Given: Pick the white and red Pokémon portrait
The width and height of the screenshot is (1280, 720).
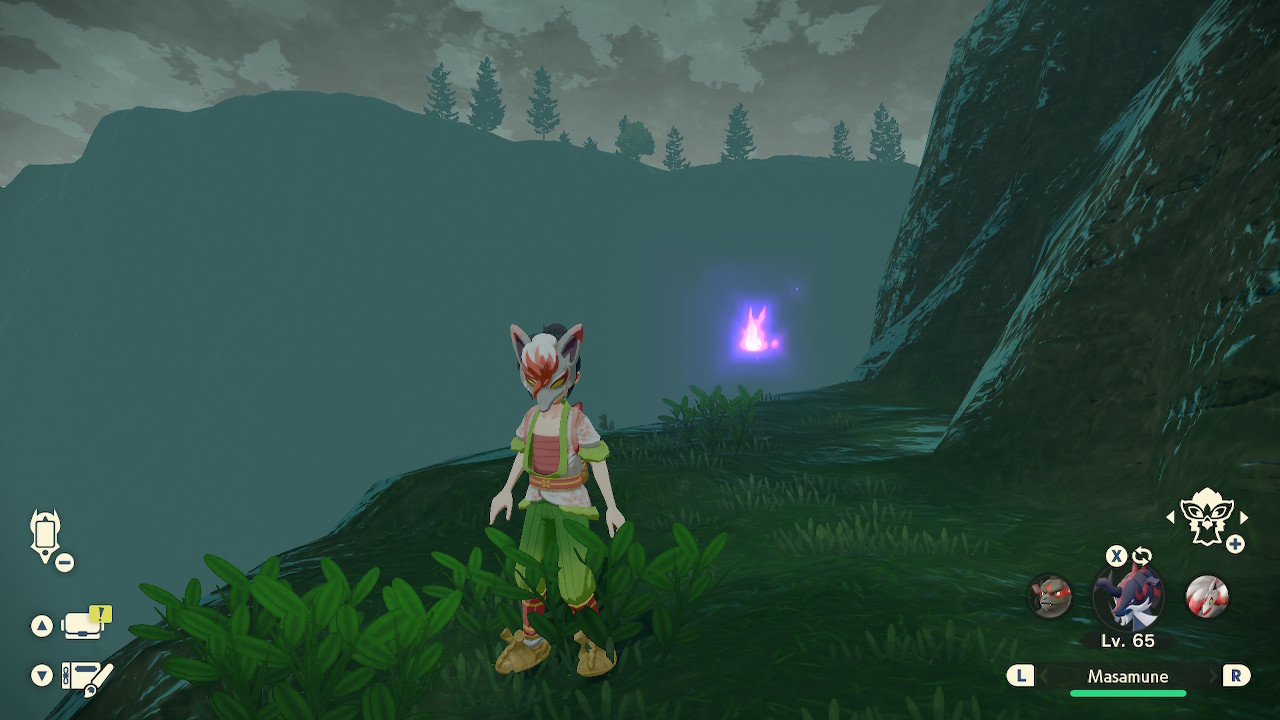Looking at the screenshot, I should tap(1206, 596).
